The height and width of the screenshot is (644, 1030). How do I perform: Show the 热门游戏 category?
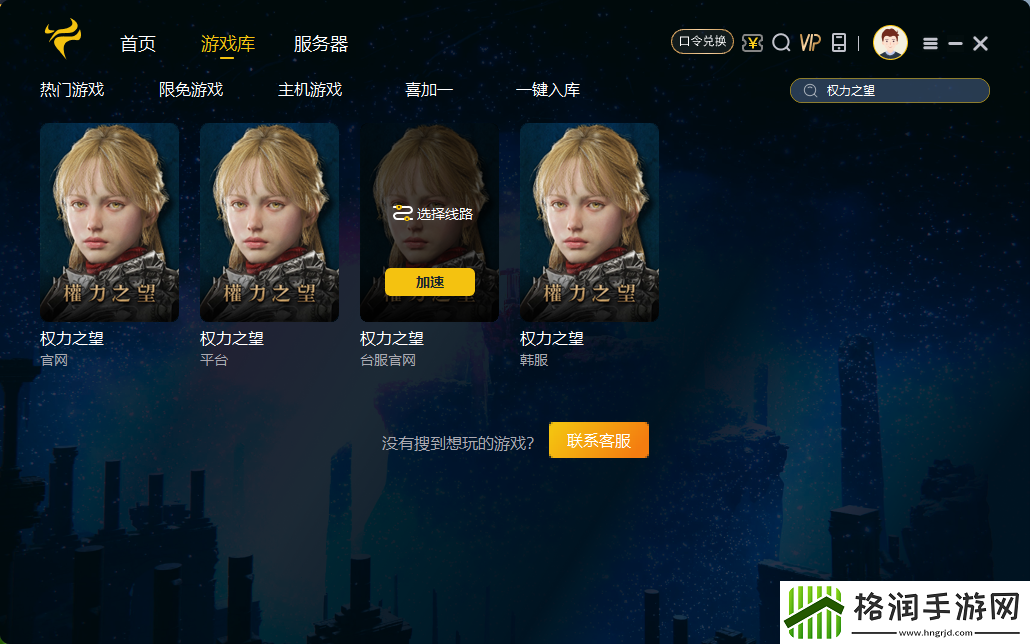pos(72,90)
